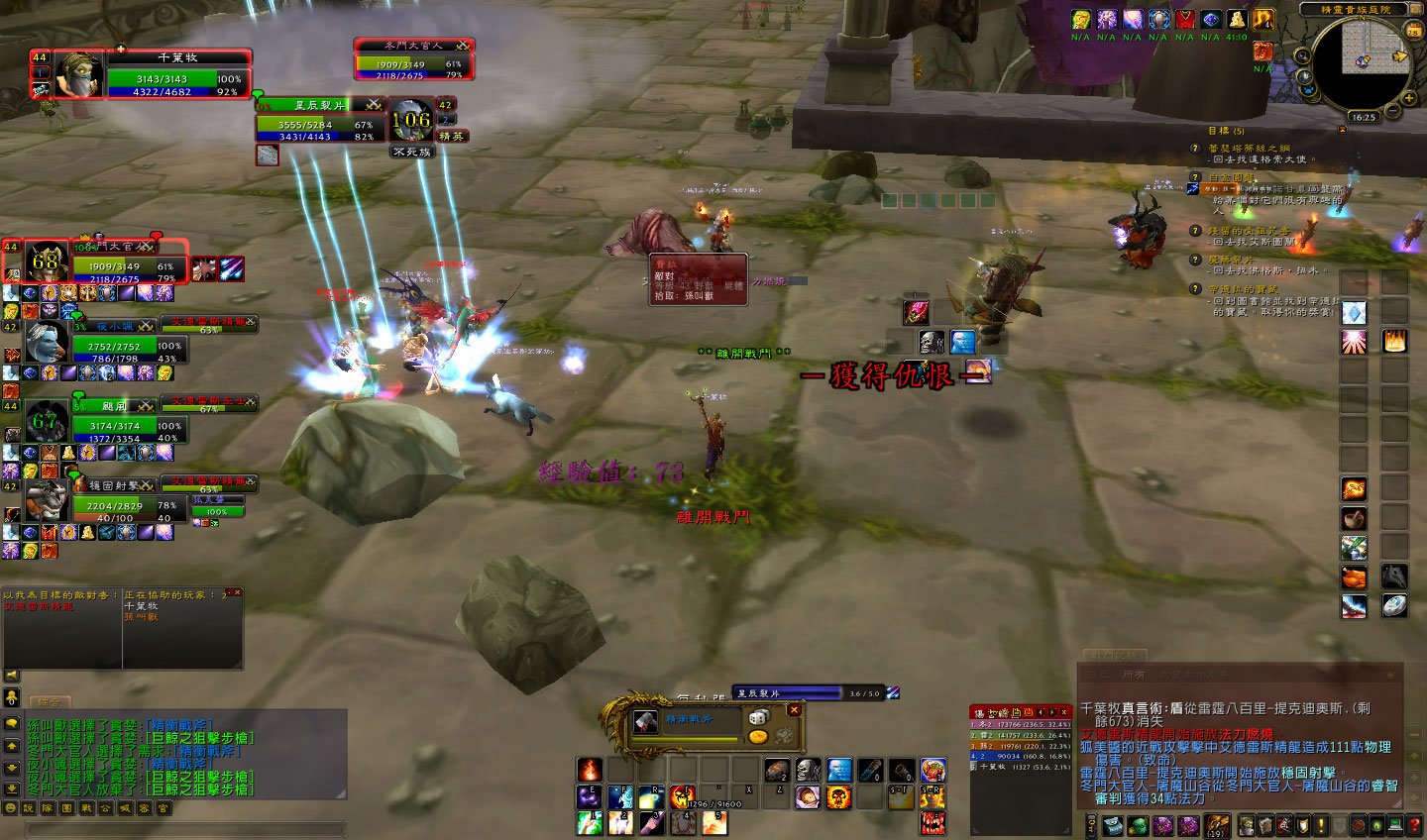Click the red fanged mouth ability

932,822
